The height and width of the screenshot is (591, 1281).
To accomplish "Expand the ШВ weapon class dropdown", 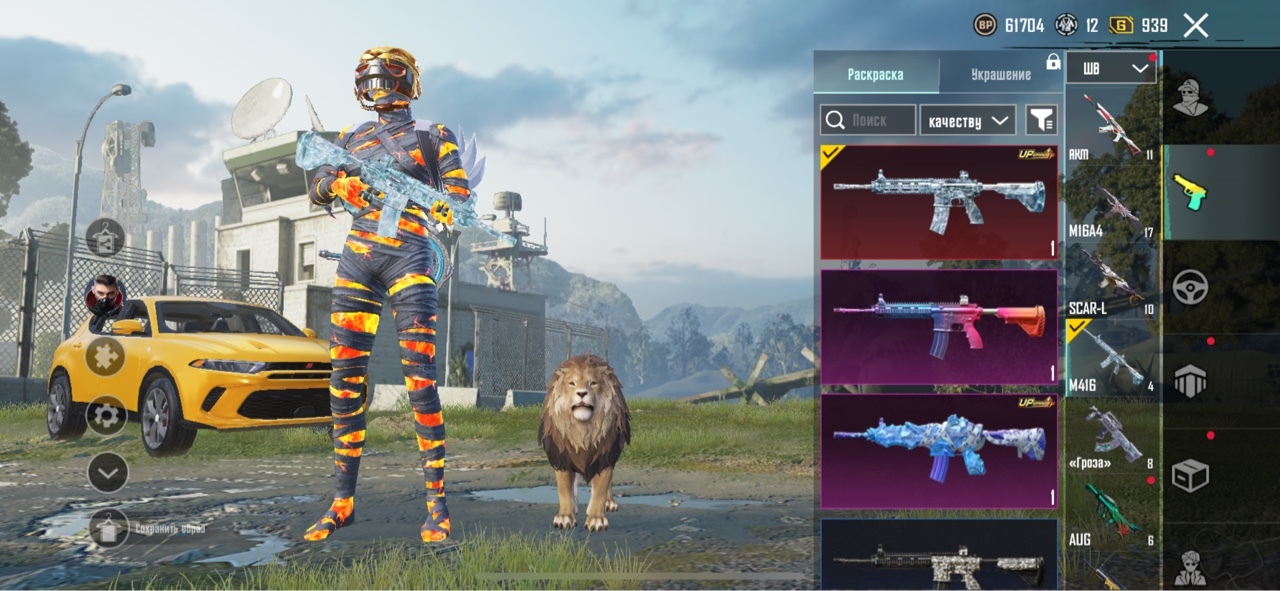I will [x=1111, y=69].
